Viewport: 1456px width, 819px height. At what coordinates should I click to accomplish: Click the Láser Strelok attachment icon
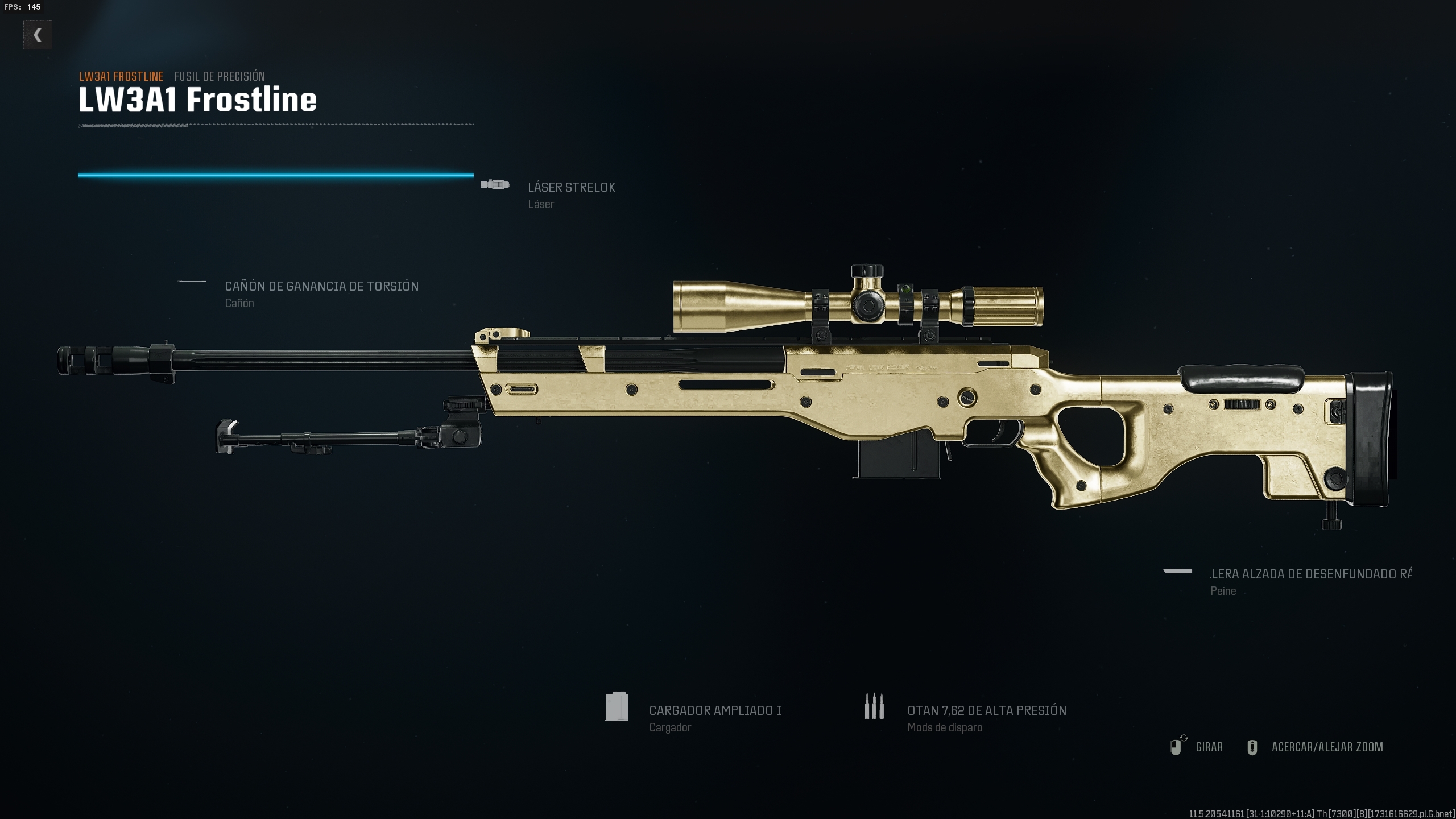pos(495,184)
